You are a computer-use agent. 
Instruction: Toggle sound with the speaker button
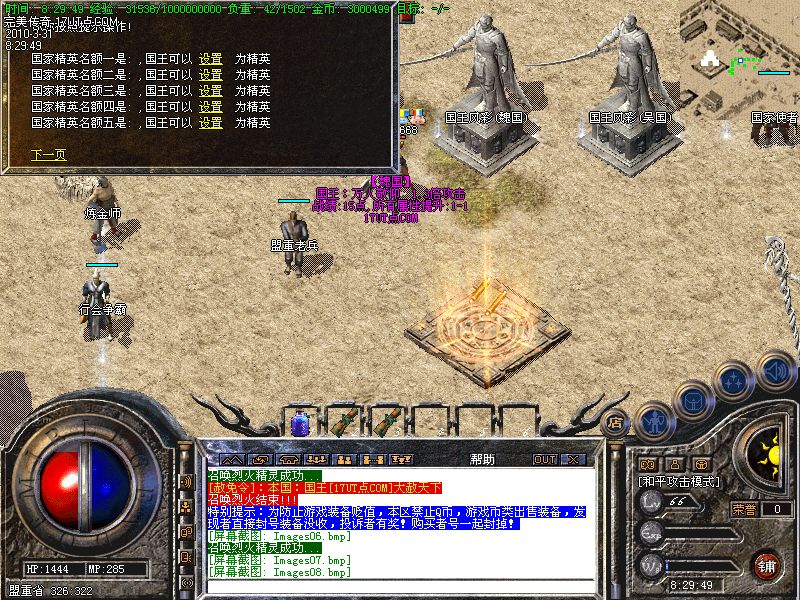click(x=775, y=370)
